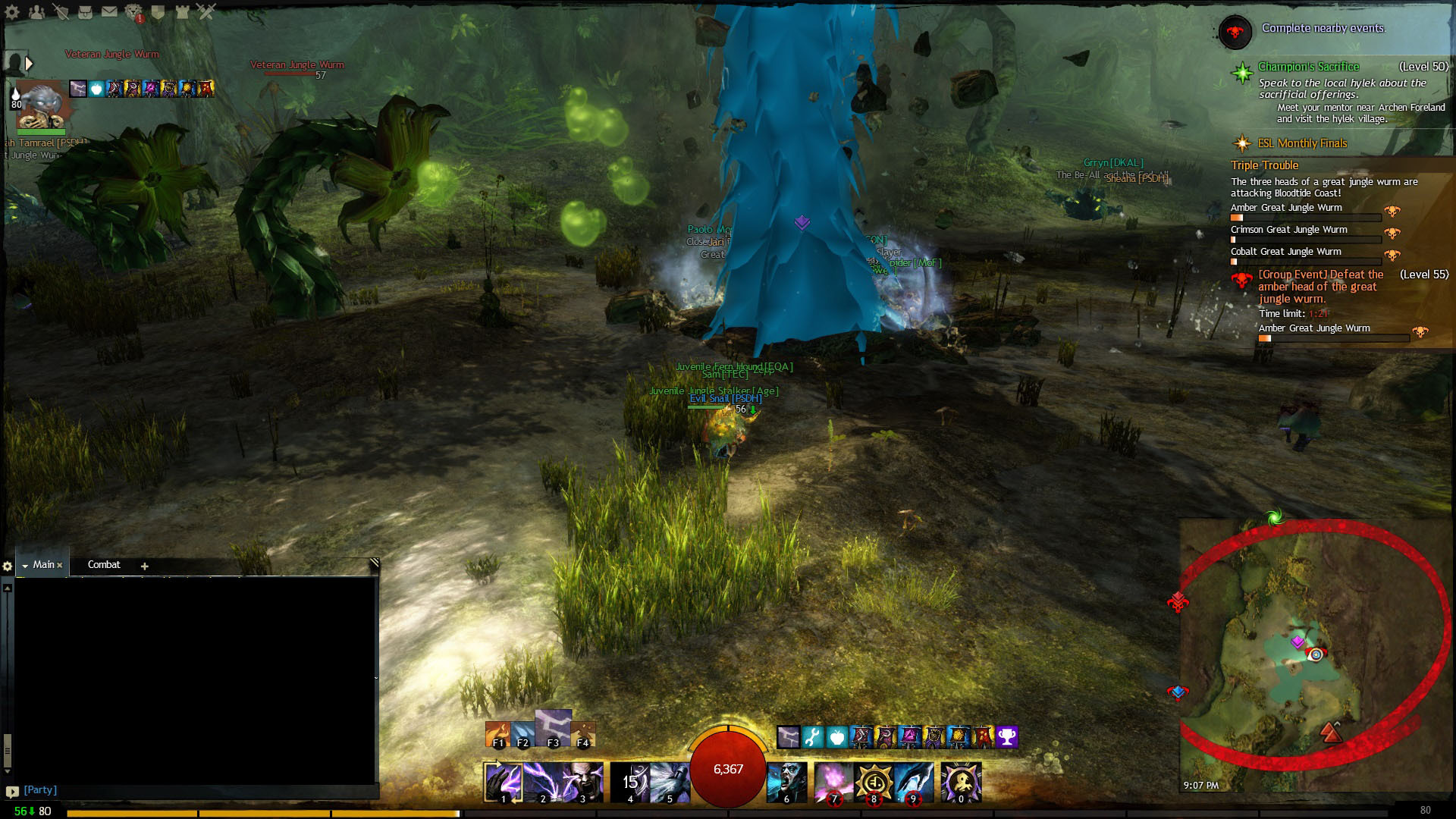Open the Black Lion Trading lion icon
This screenshot has width=1456, height=819.
coord(133,12)
